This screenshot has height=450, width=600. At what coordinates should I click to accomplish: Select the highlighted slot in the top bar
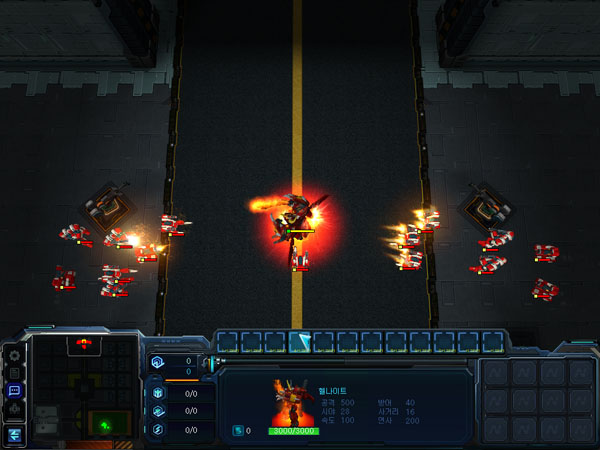point(299,342)
